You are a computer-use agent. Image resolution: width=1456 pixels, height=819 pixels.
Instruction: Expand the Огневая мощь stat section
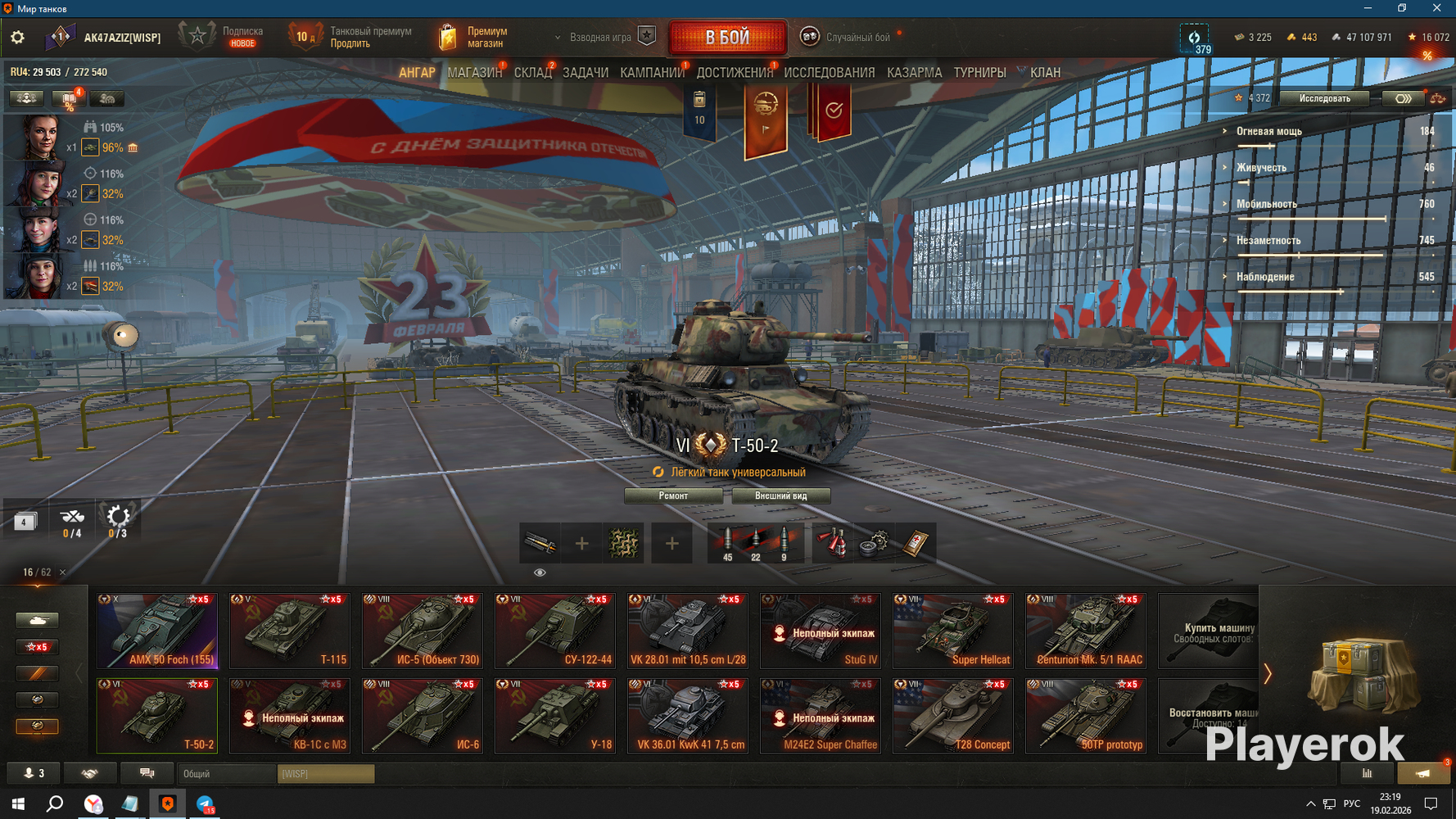point(1268,131)
